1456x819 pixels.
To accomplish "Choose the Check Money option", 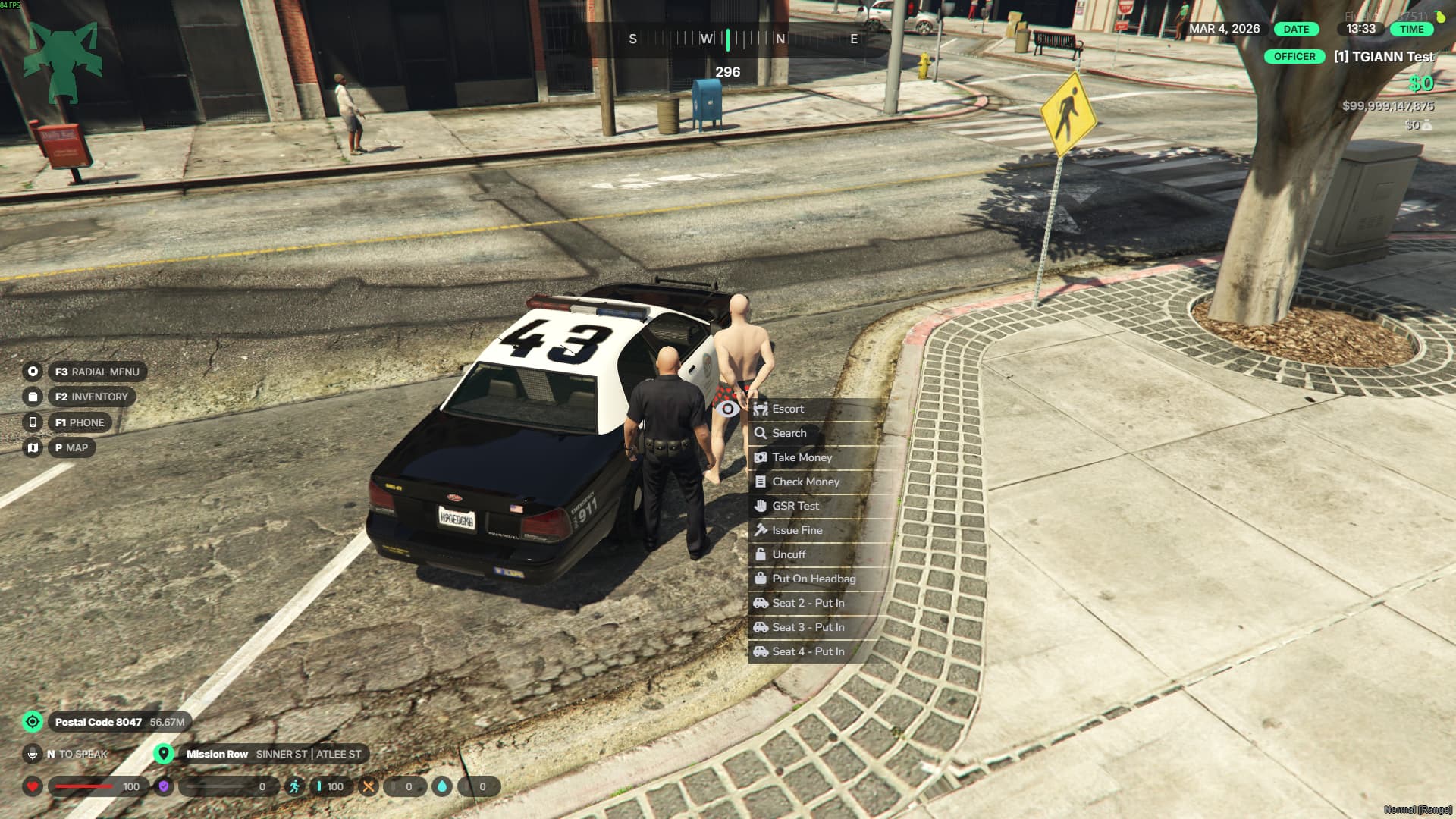I will tap(805, 482).
